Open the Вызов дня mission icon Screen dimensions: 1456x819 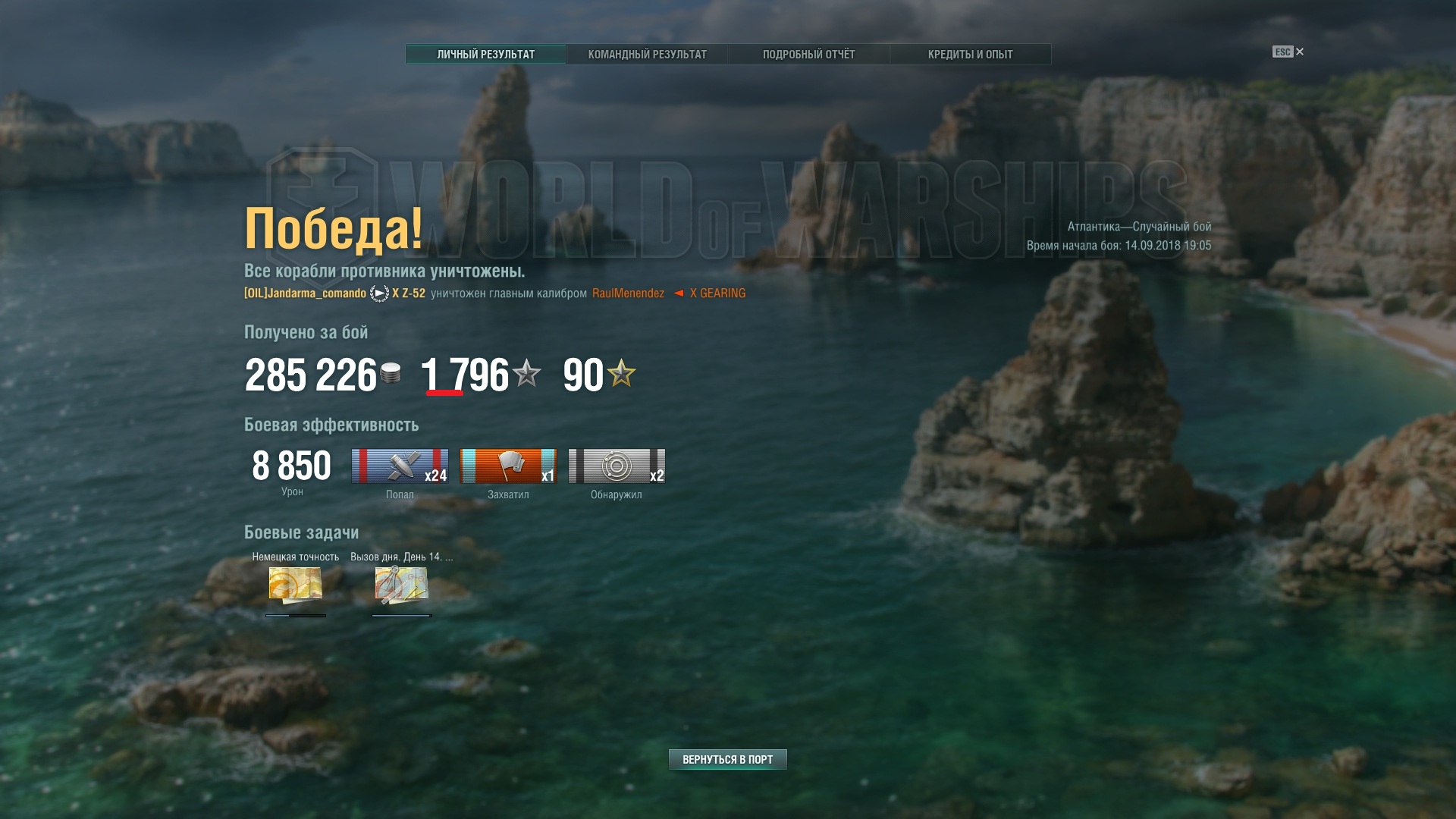[x=401, y=585]
